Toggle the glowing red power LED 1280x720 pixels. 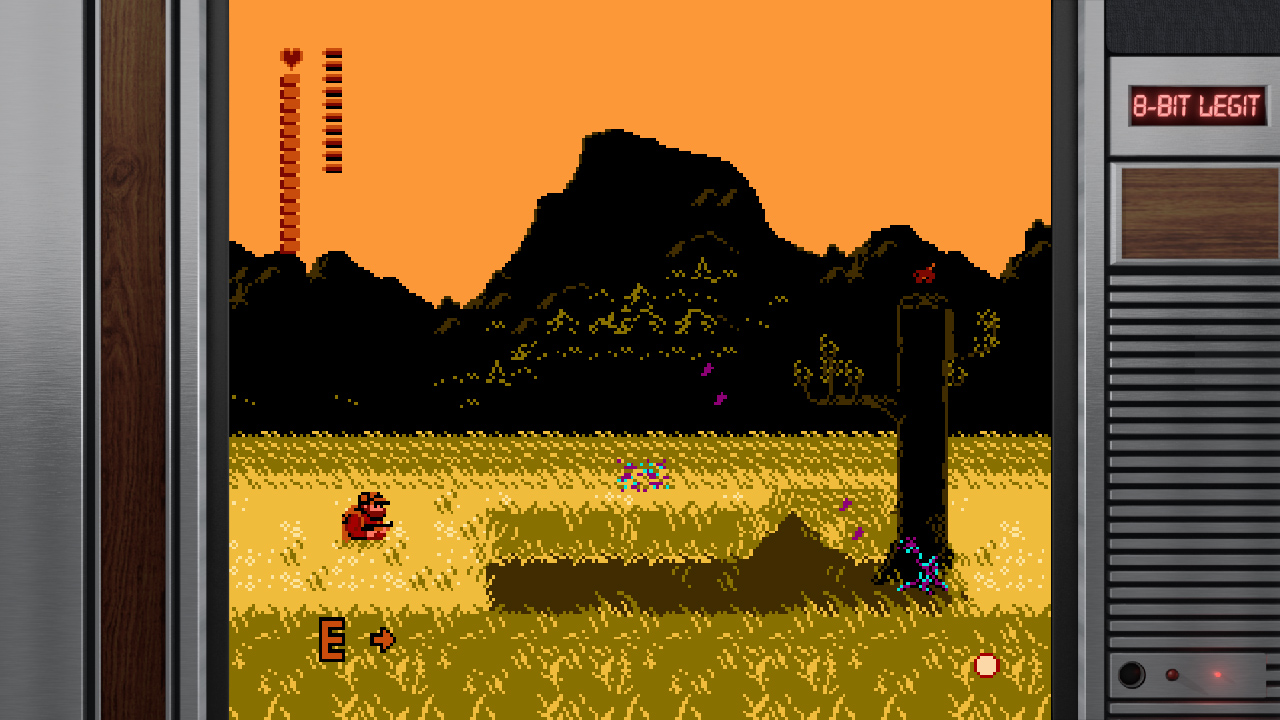[1217, 674]
